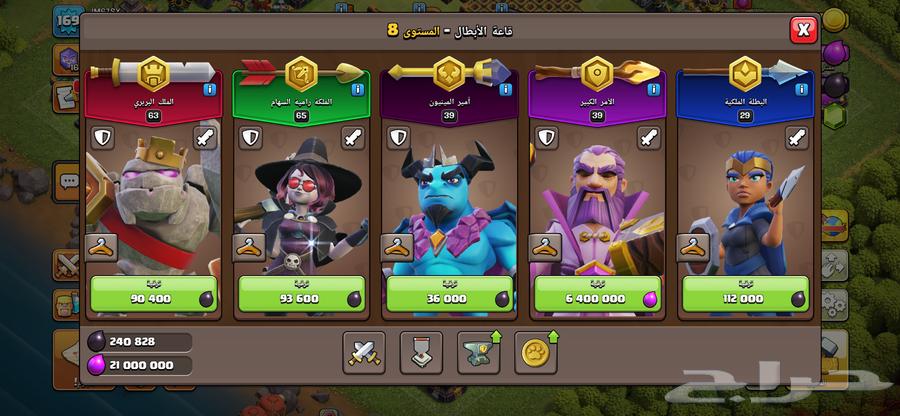The image size is (900, 416).
Task: Change the Archer Queen skin via hanger
Action: point(248,247)
